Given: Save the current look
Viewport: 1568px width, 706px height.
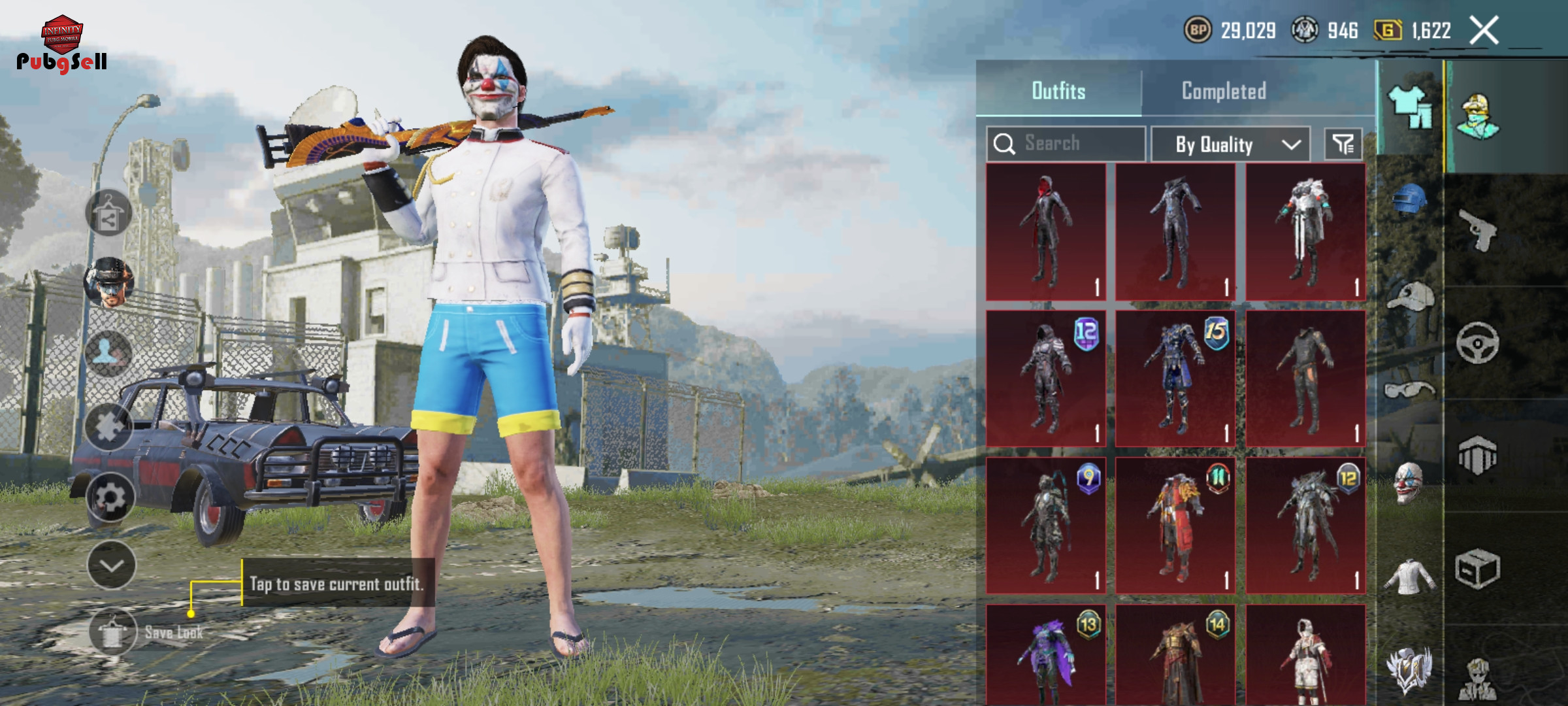Looking at the screenshot, I should [x=114, y=631].
